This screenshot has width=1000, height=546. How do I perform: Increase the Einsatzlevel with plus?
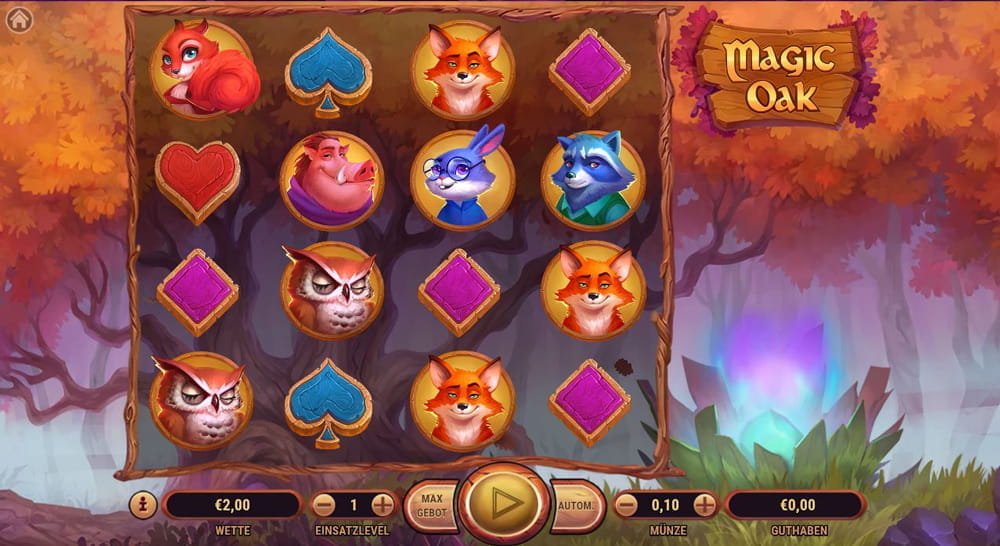click(x=383, y=505)
